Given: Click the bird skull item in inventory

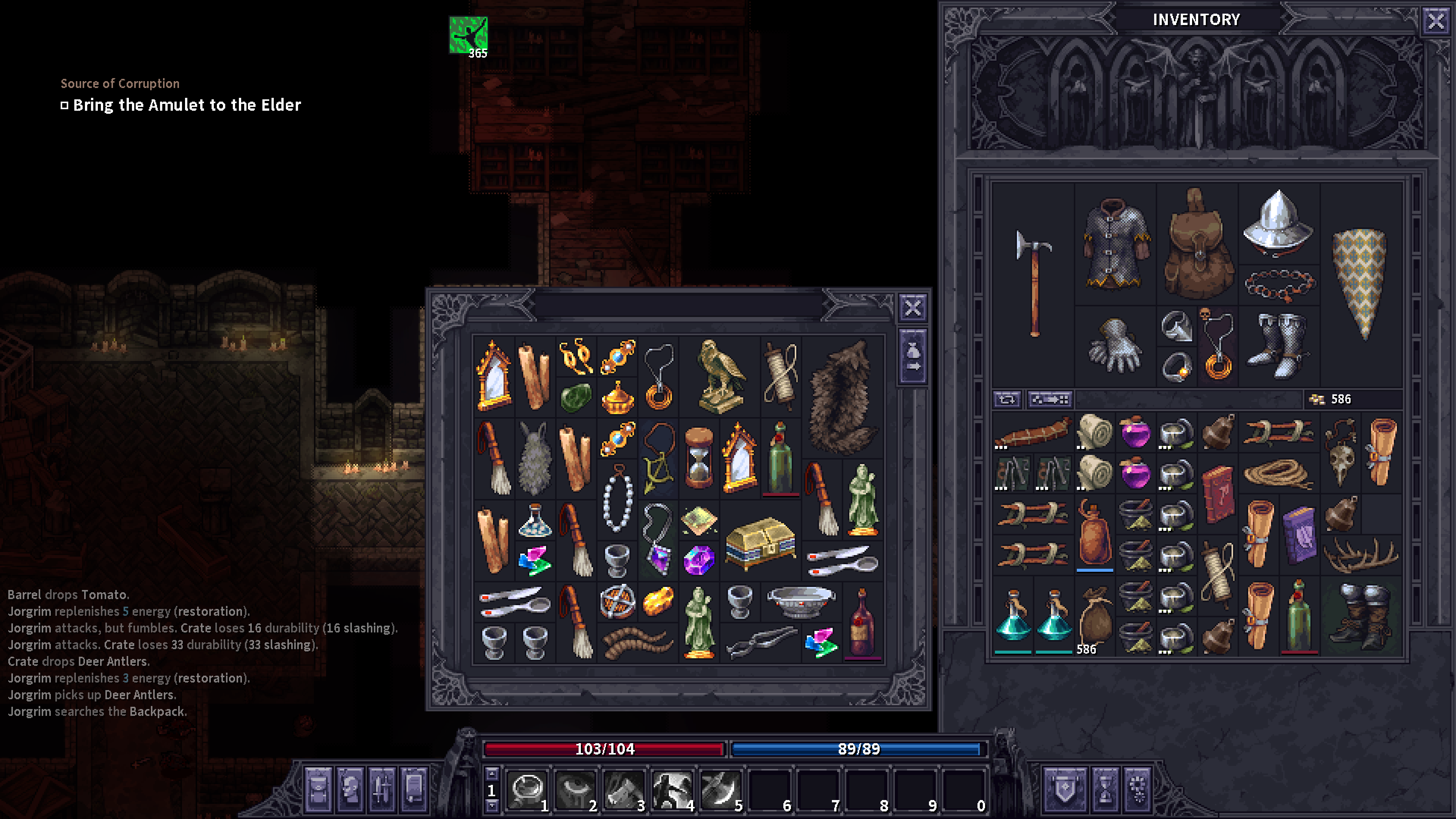Looking at the screenshot, I should pos(1340,452).
